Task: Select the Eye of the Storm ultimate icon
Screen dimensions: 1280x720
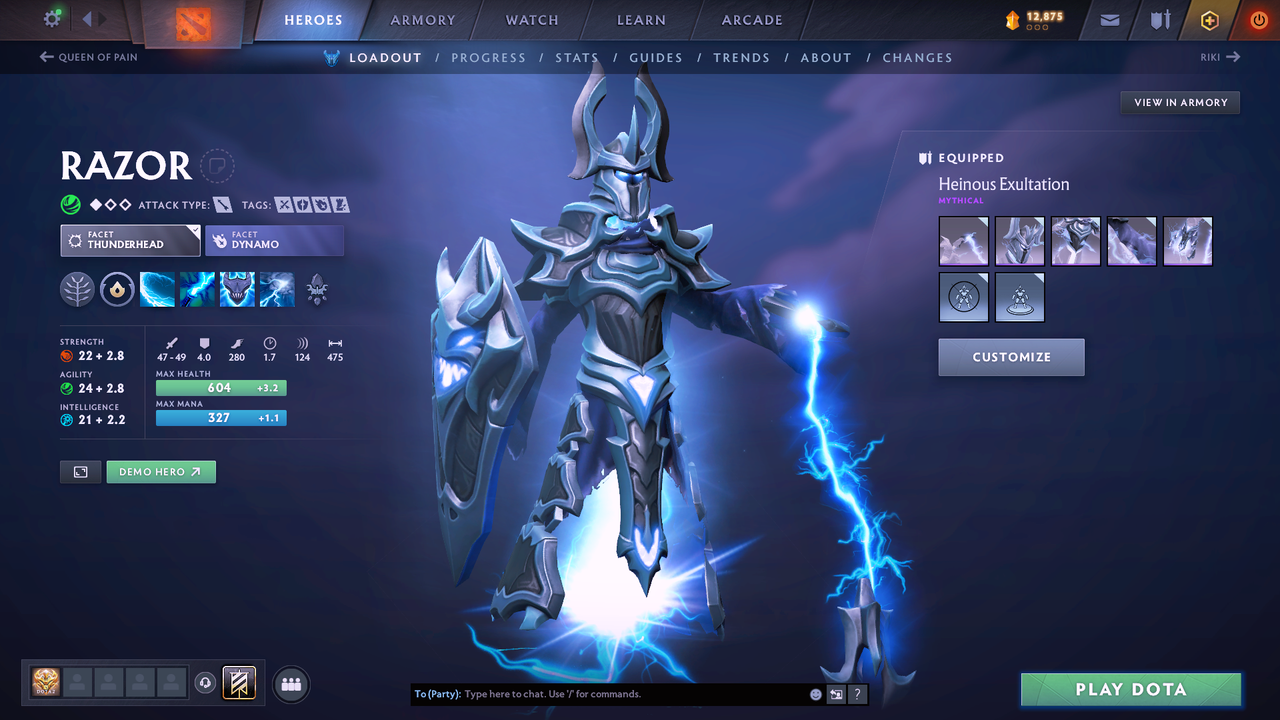Action: [277, 290]
